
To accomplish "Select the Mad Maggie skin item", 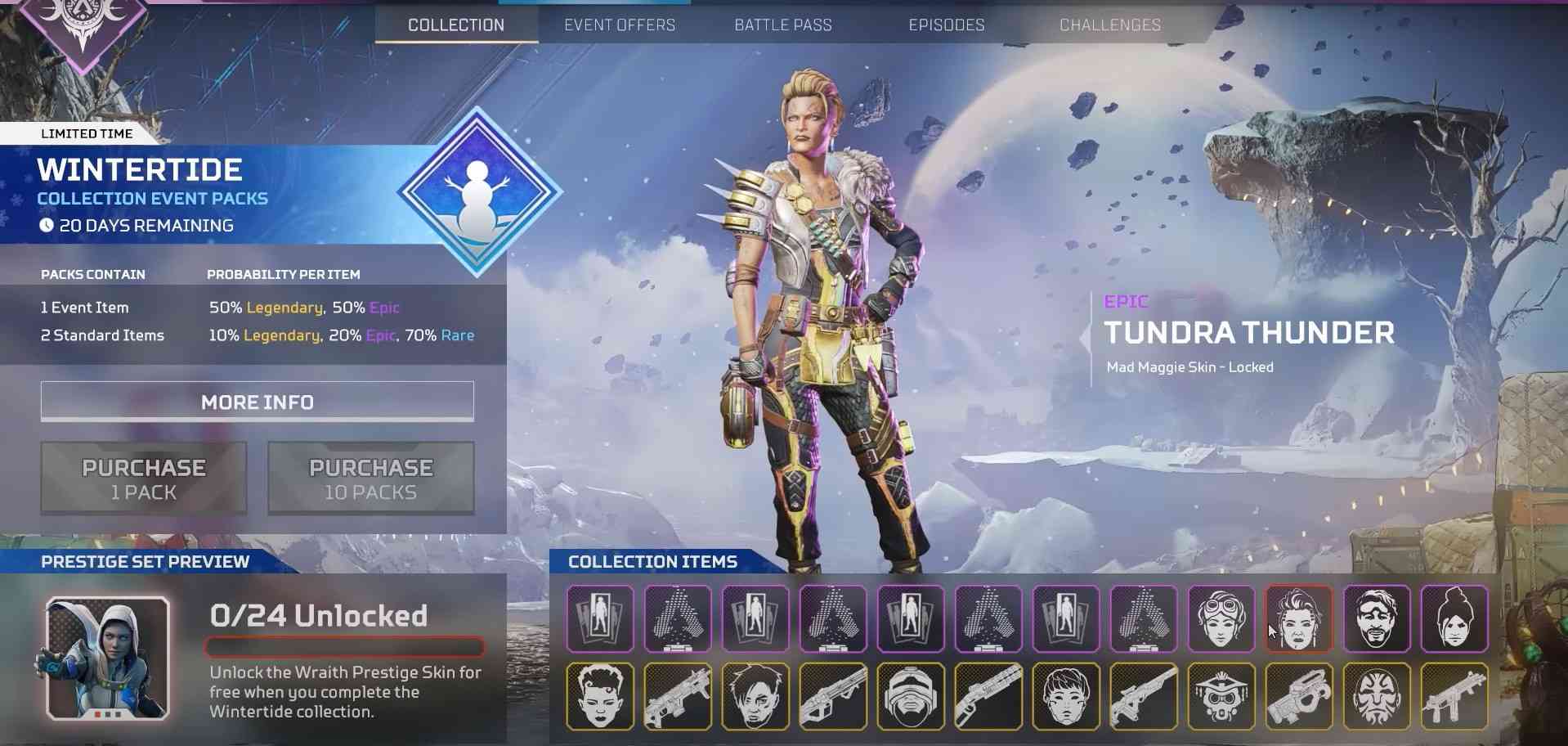I will pyautogui.click(x=1299, y=619).
